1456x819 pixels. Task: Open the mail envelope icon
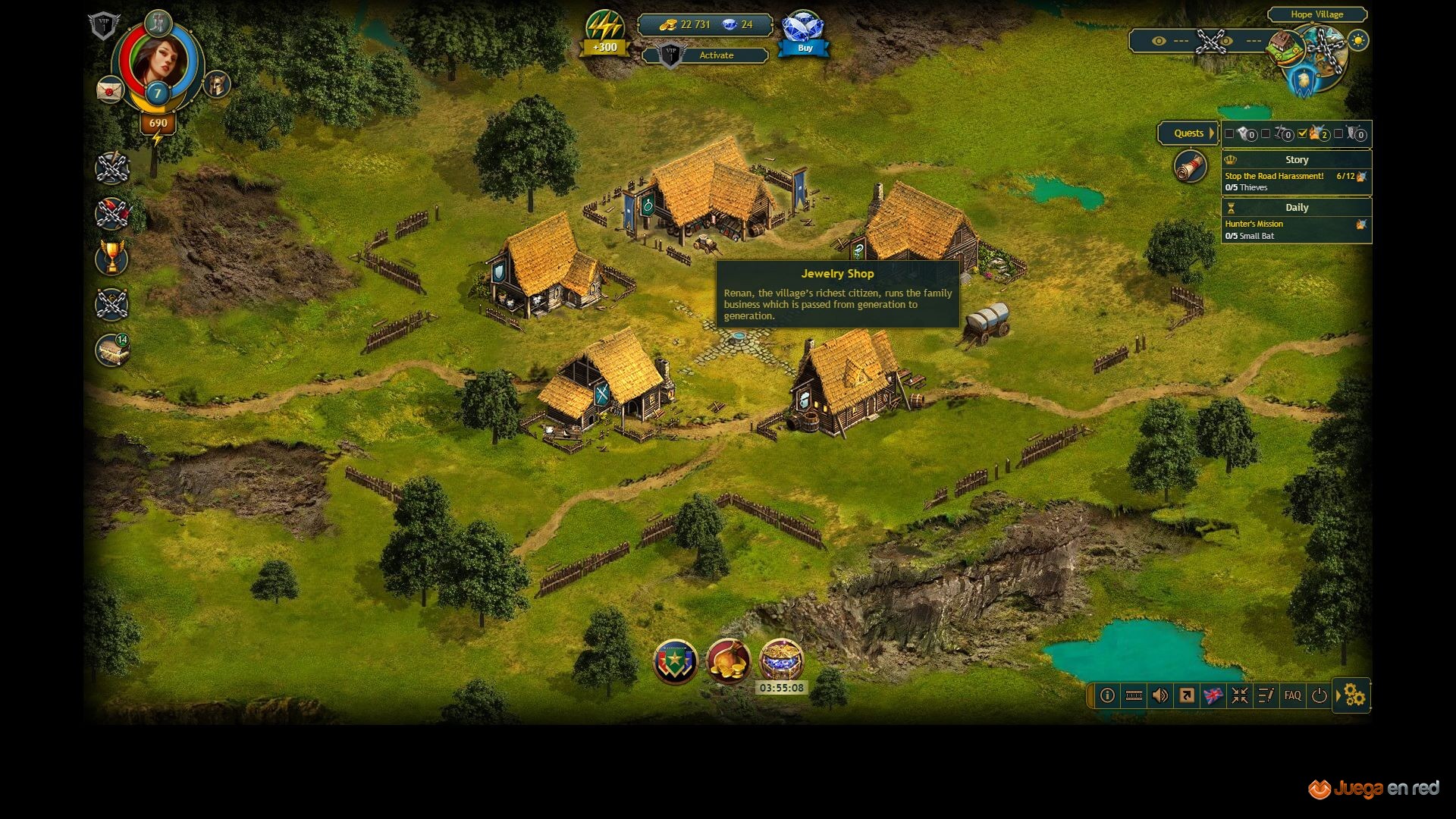(x=110, y=89)
